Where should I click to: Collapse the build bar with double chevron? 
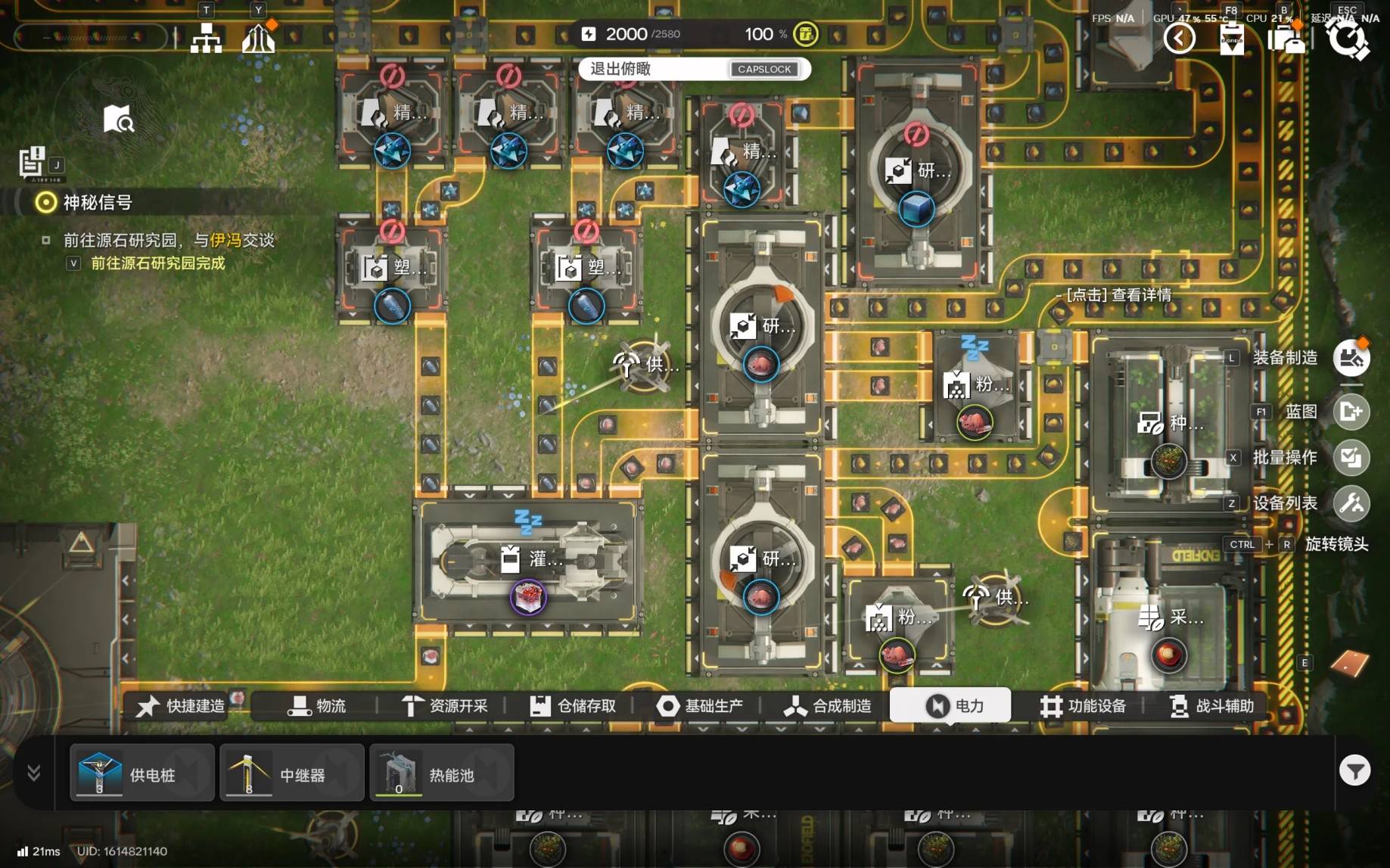coord(34,773)
